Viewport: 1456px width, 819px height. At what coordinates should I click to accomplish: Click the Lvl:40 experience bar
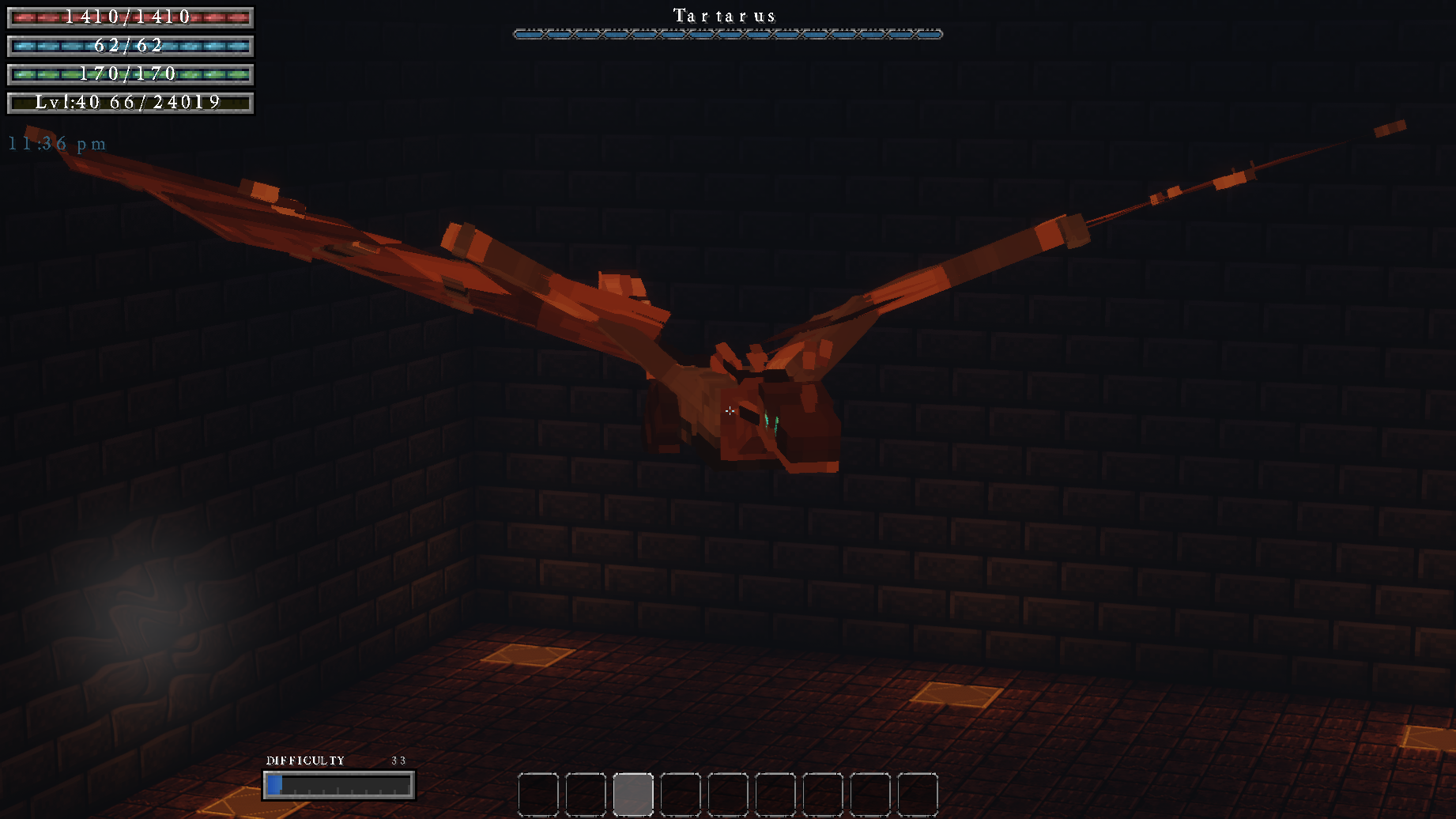(129, 101)
